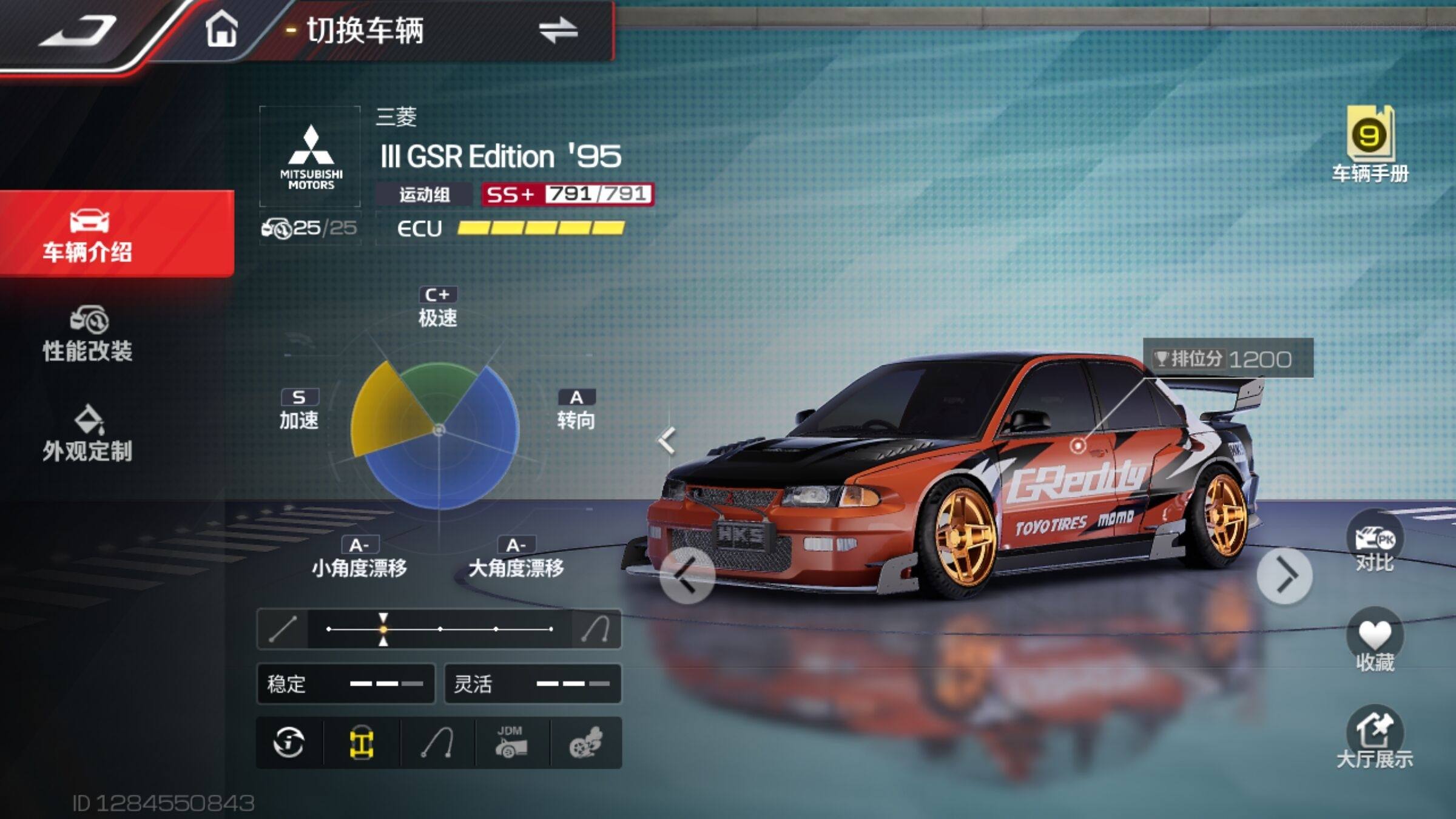Show the next car with right arrow
Viewport: 1456px width, 819px height.
click(1284, 575)
